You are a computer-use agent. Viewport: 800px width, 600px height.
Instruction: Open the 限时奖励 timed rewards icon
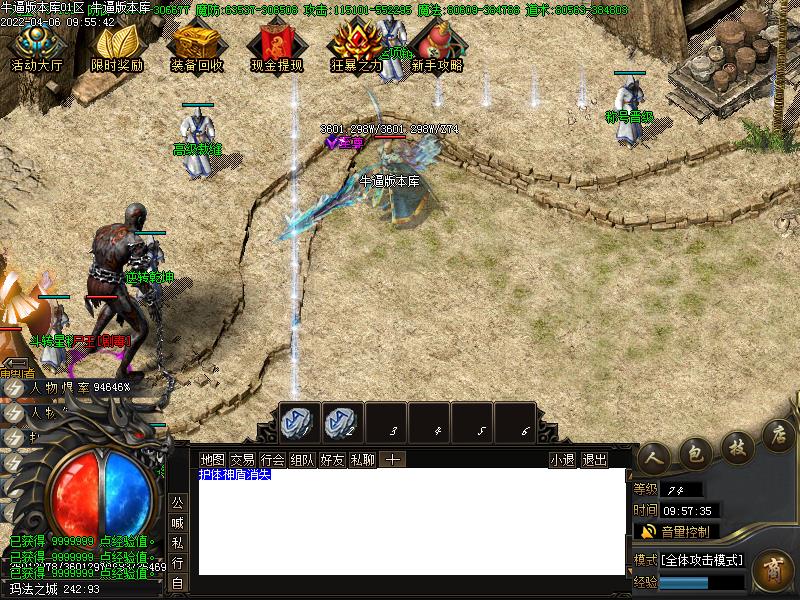click(x=117, y=46)
